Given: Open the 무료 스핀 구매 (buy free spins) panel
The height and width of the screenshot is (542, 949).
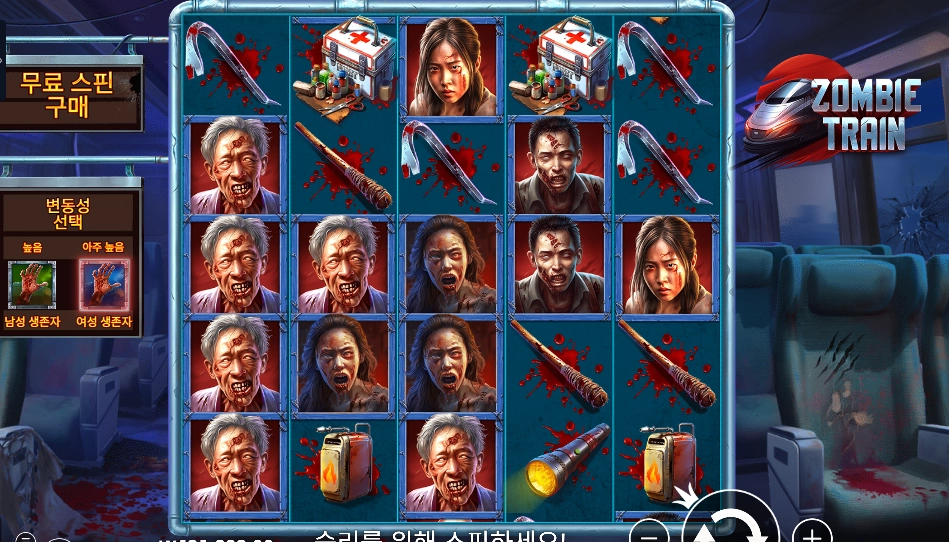Looking at the screenshot, I should (x=68, y=94).
